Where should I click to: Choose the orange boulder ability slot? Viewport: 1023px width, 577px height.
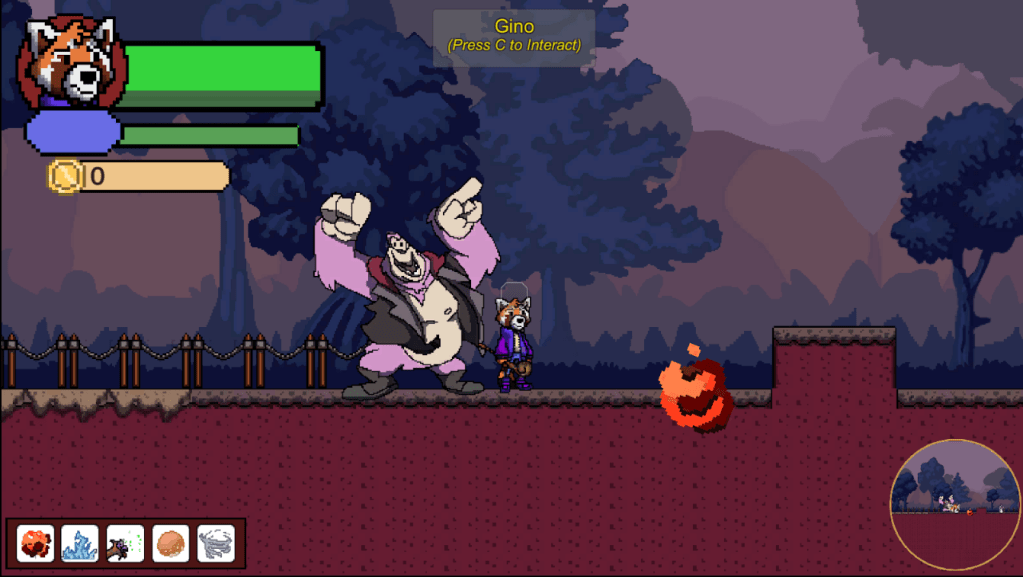point(170,543)
